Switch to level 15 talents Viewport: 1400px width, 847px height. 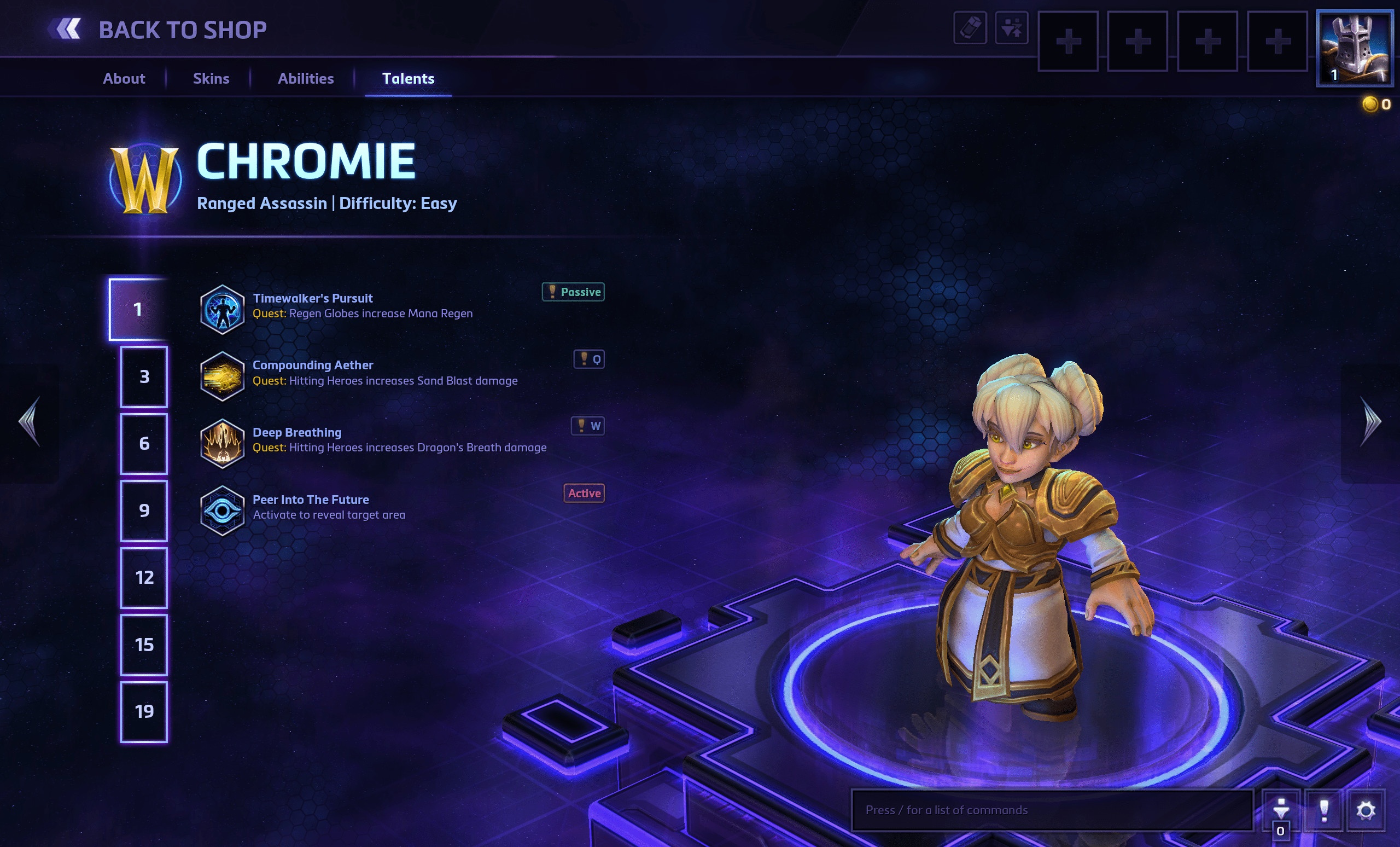[144, 645]
